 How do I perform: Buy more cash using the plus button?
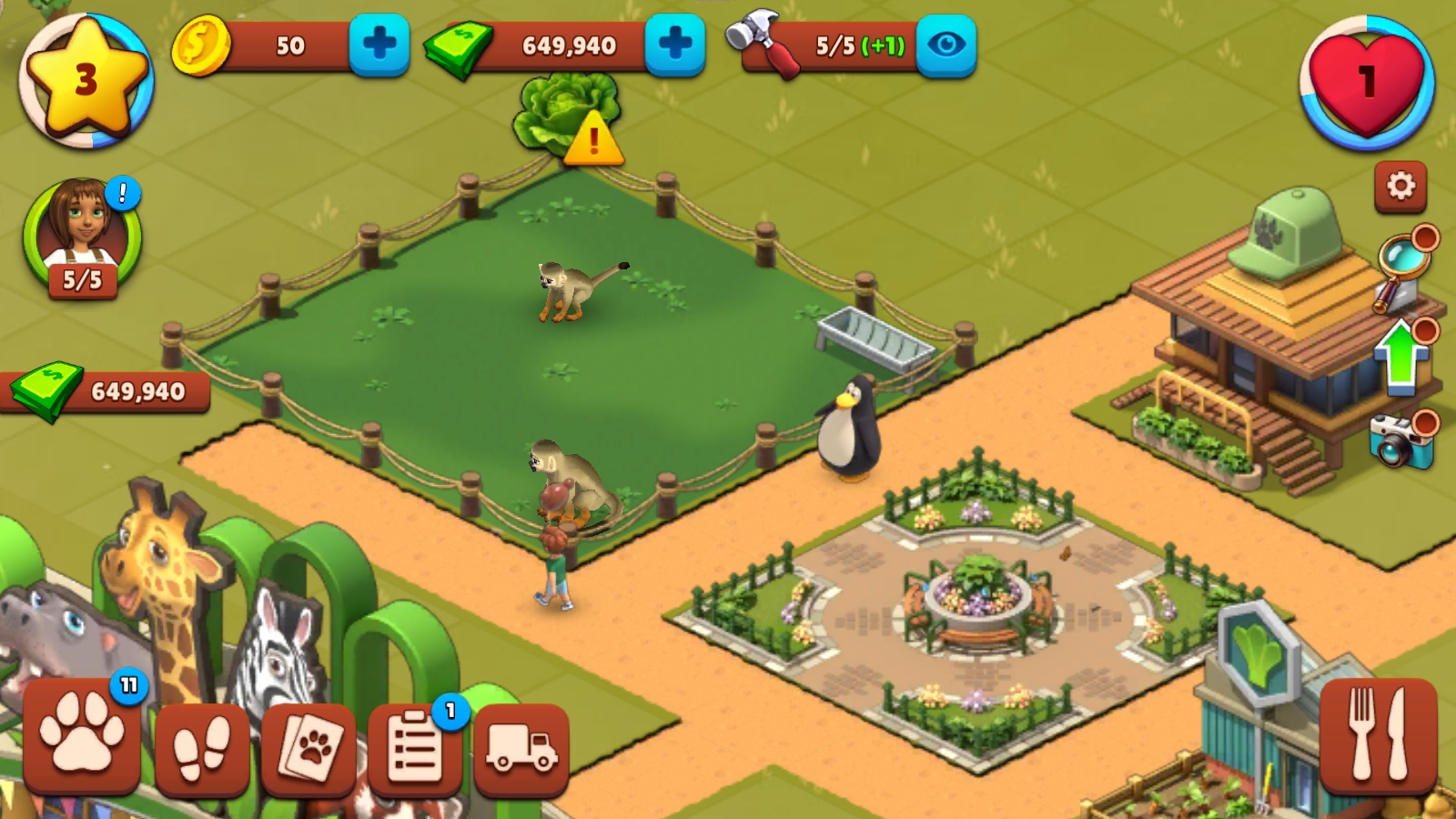point(674,44)
